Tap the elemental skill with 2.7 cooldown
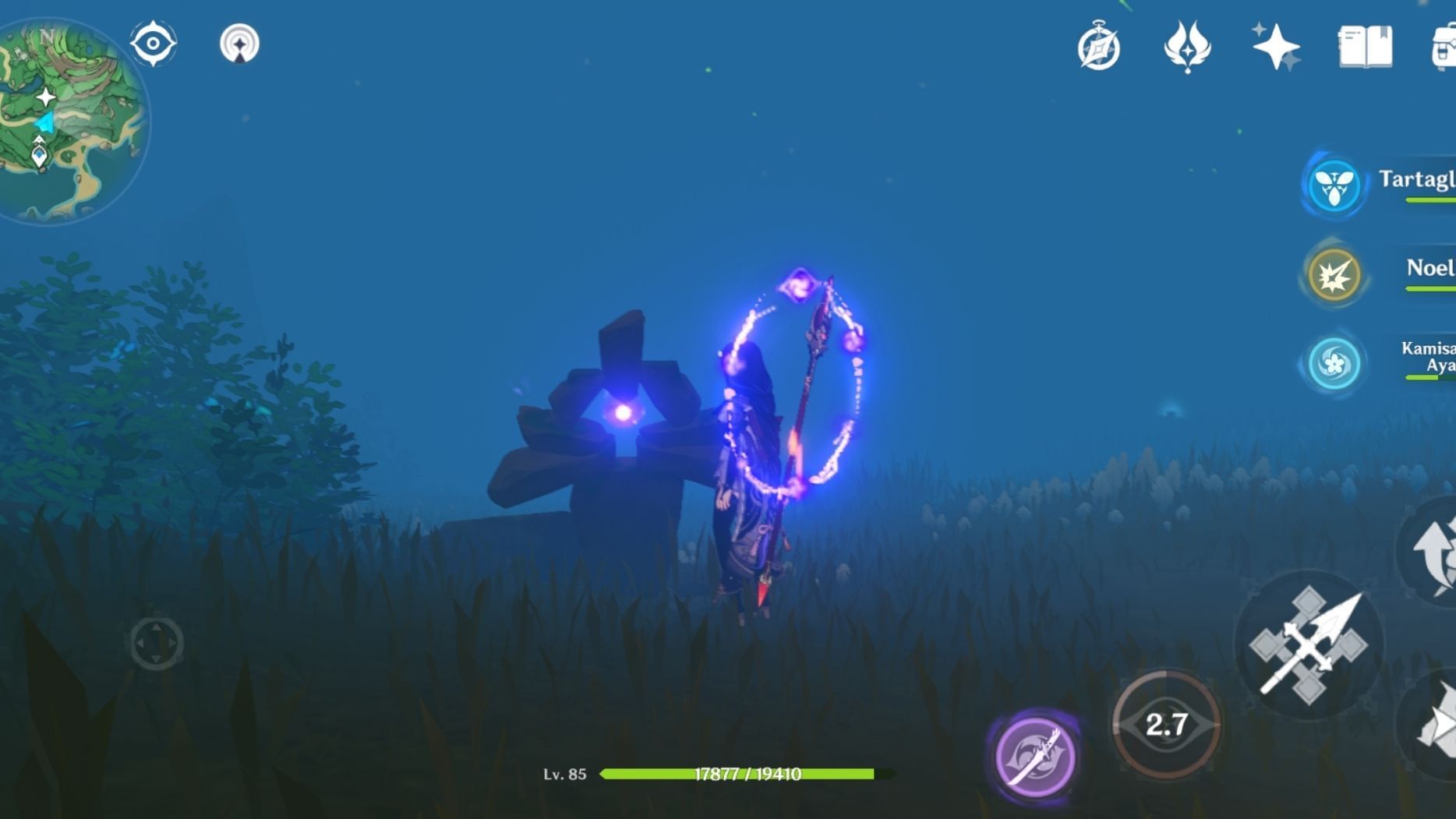The height and width of the screenshot is (819, 1456). [1166, 725]
